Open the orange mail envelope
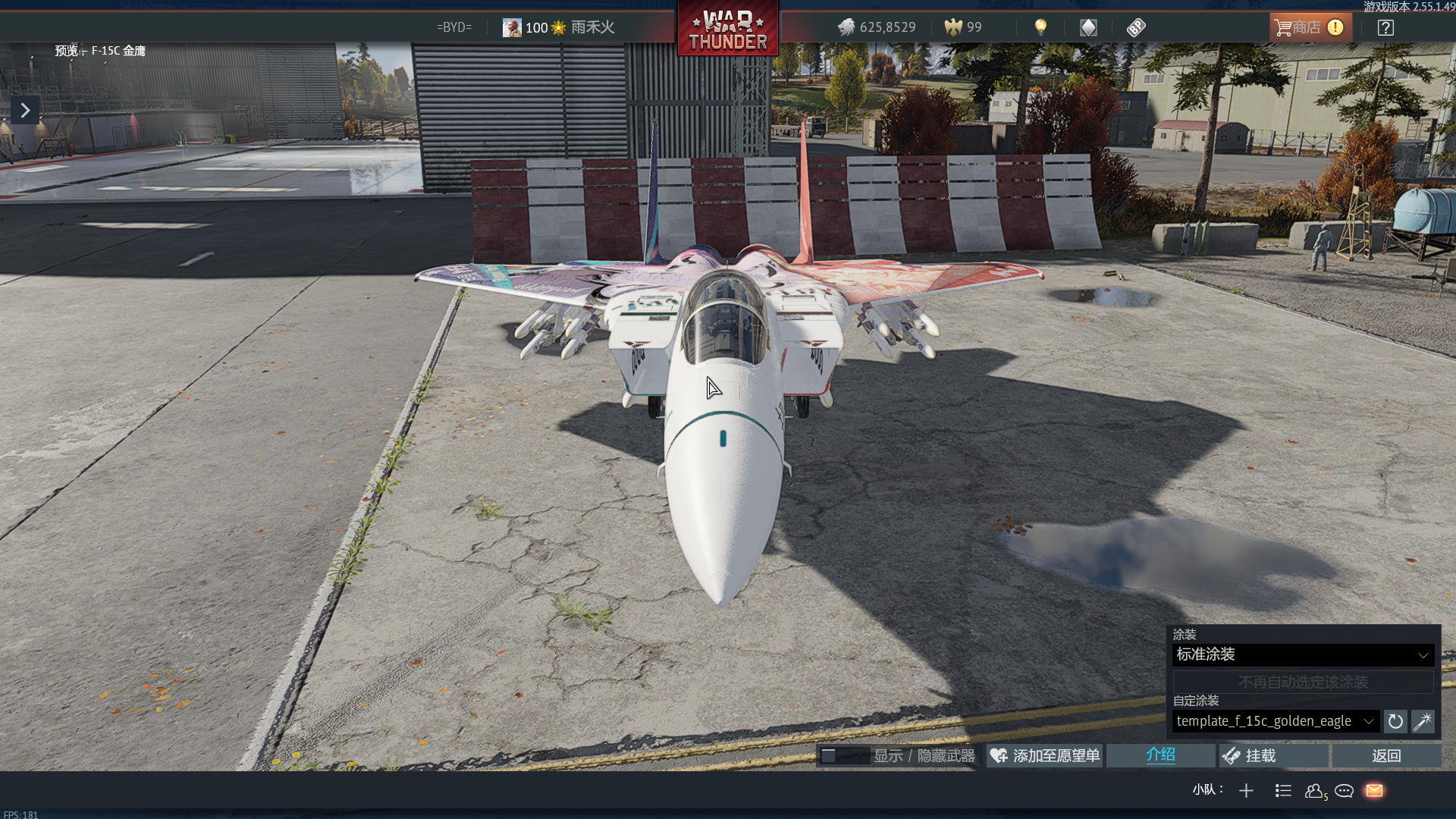 pos(1374,791)
